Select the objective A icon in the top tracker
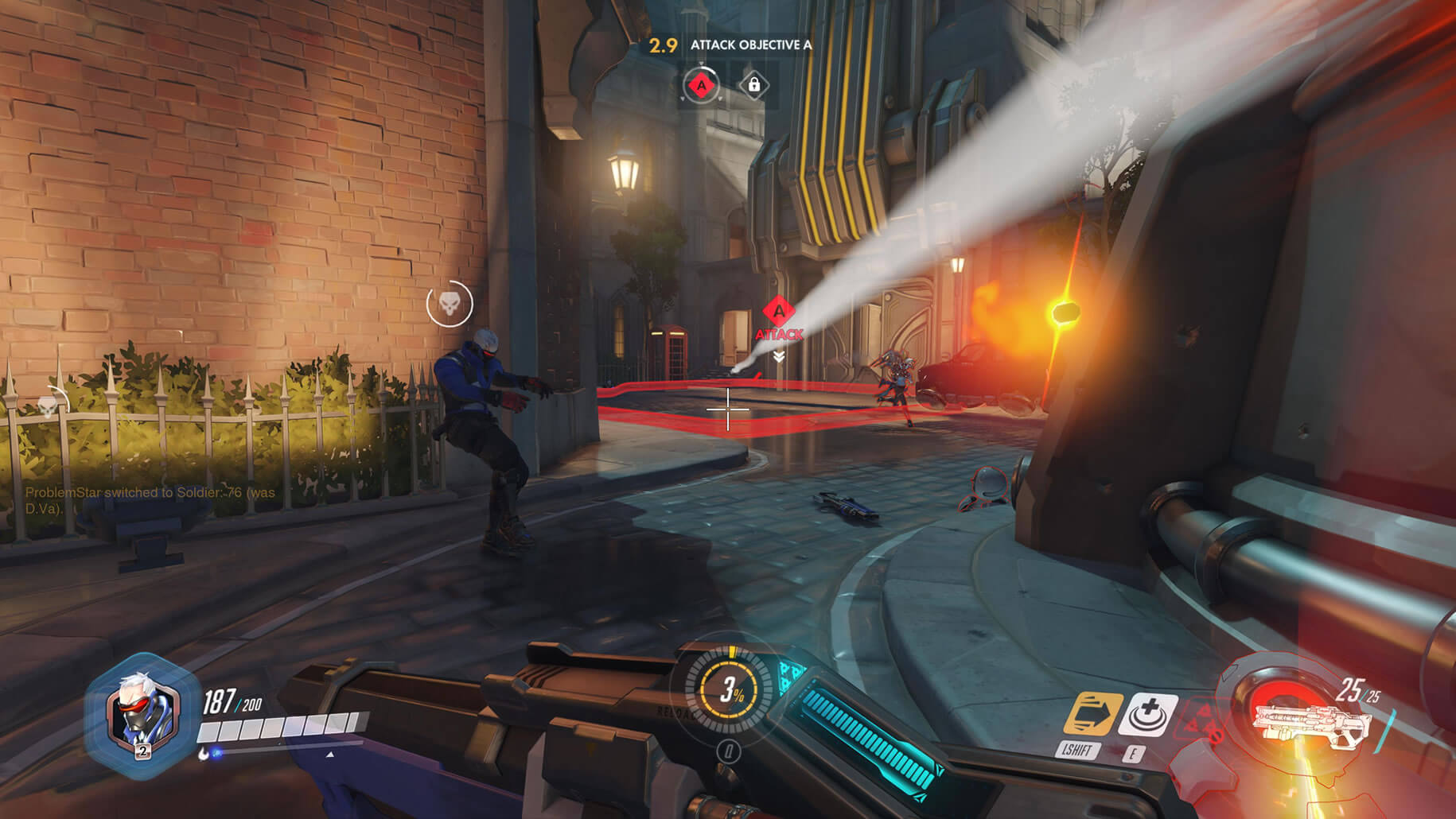 click(x=701, y=84)
